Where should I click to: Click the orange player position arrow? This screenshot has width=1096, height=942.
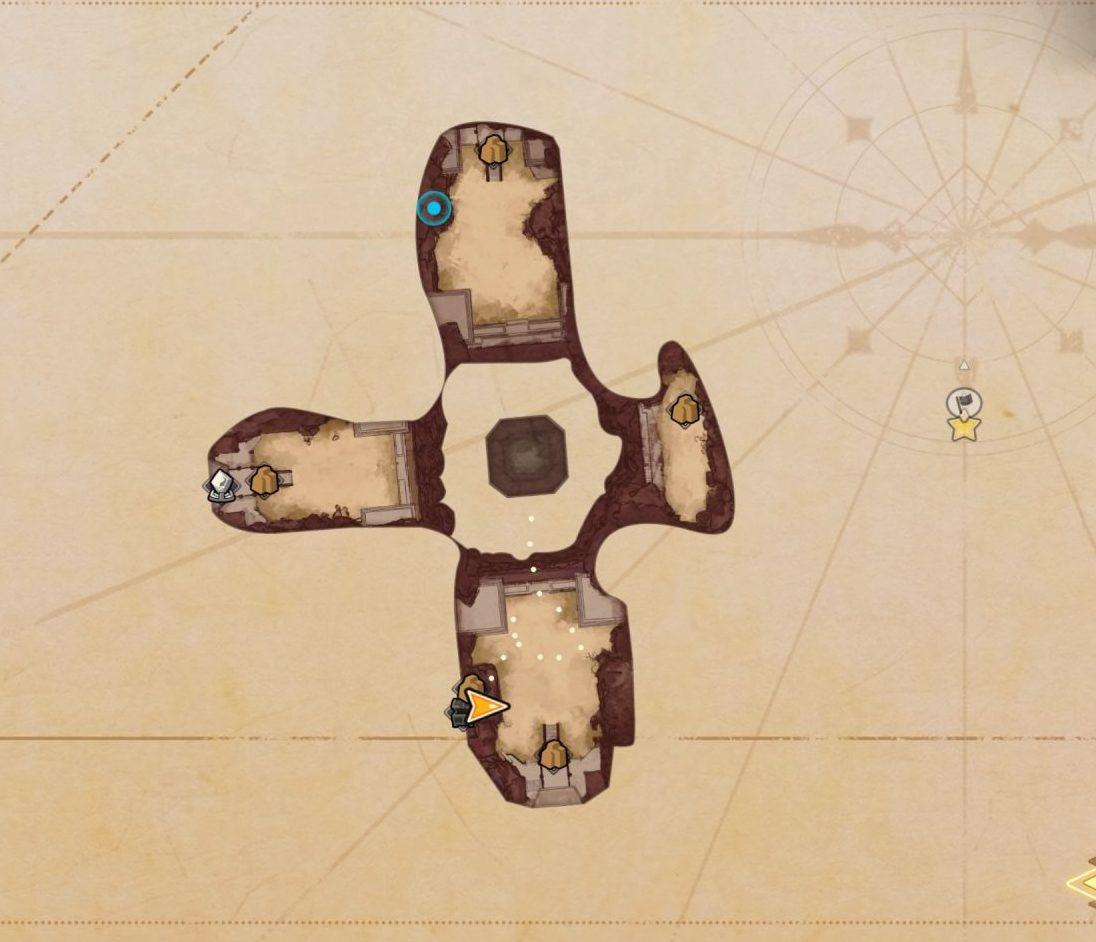coord(486,707)
